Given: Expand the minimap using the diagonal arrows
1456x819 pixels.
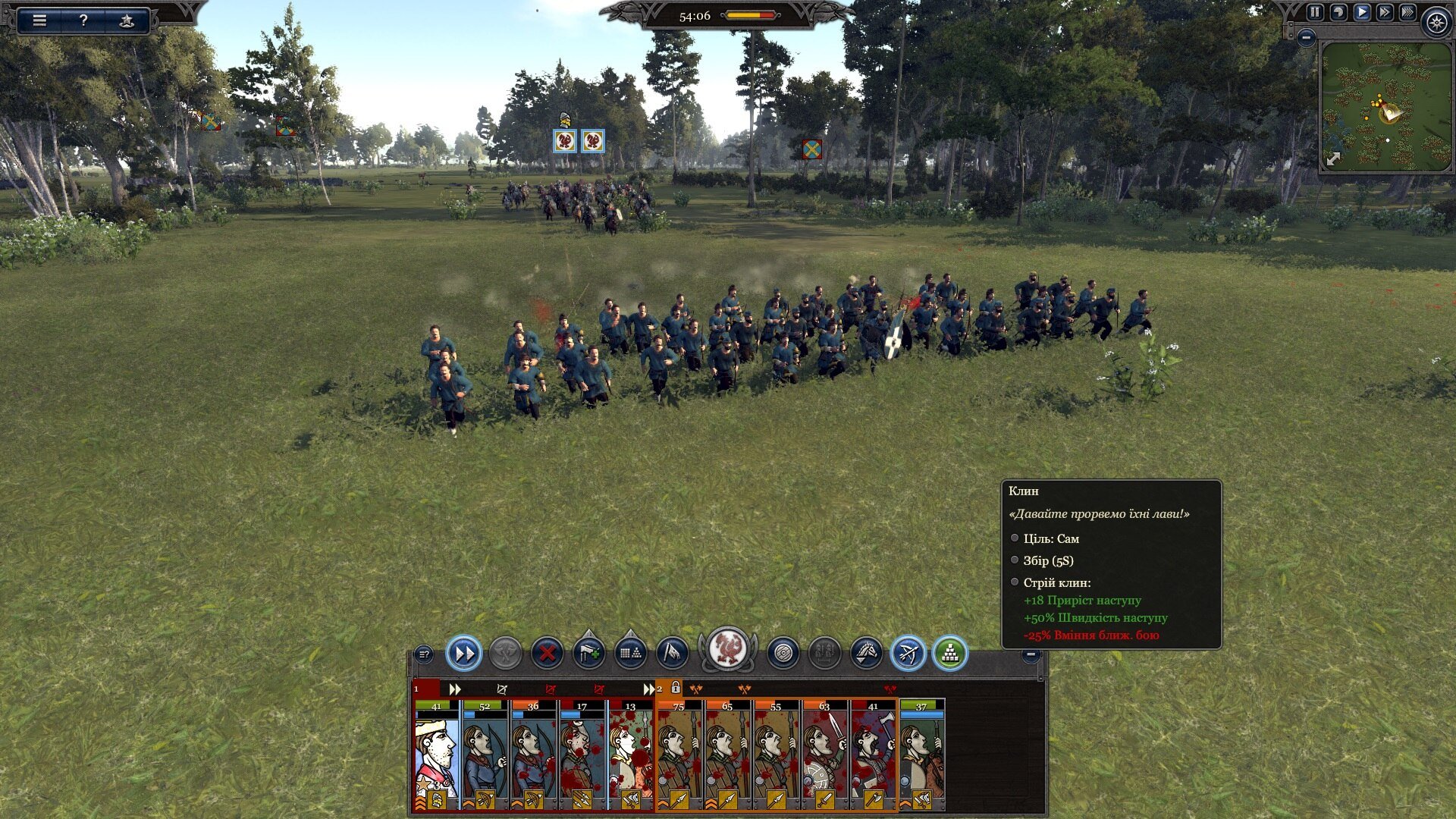Looking at the screenshot, I should coord(1333,158).
